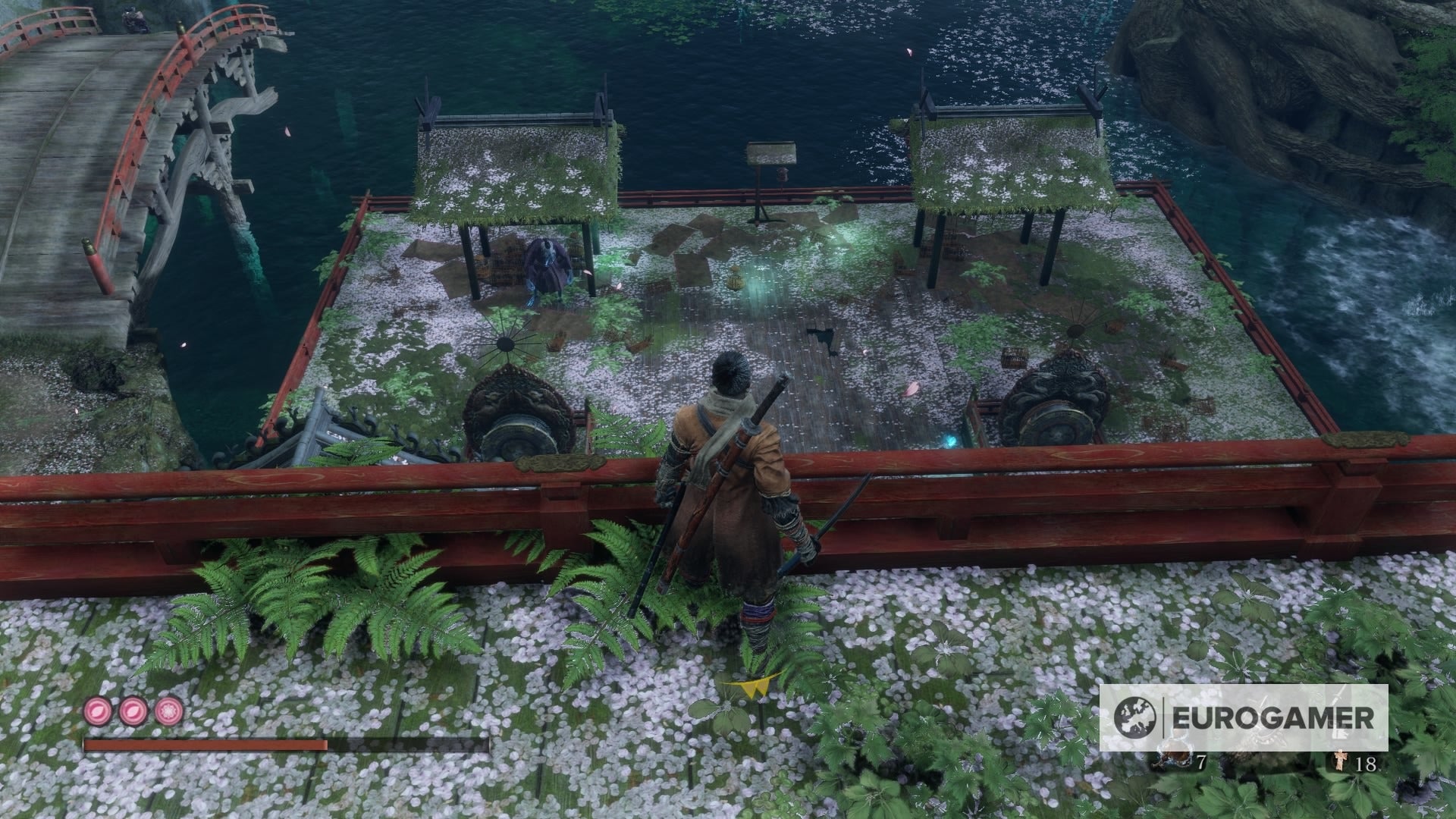Image resolution: width=1456 pixels, height=819 pixels.
Task: Click the EUROGAMER watermark text
Action: (x=1272, y=715)
